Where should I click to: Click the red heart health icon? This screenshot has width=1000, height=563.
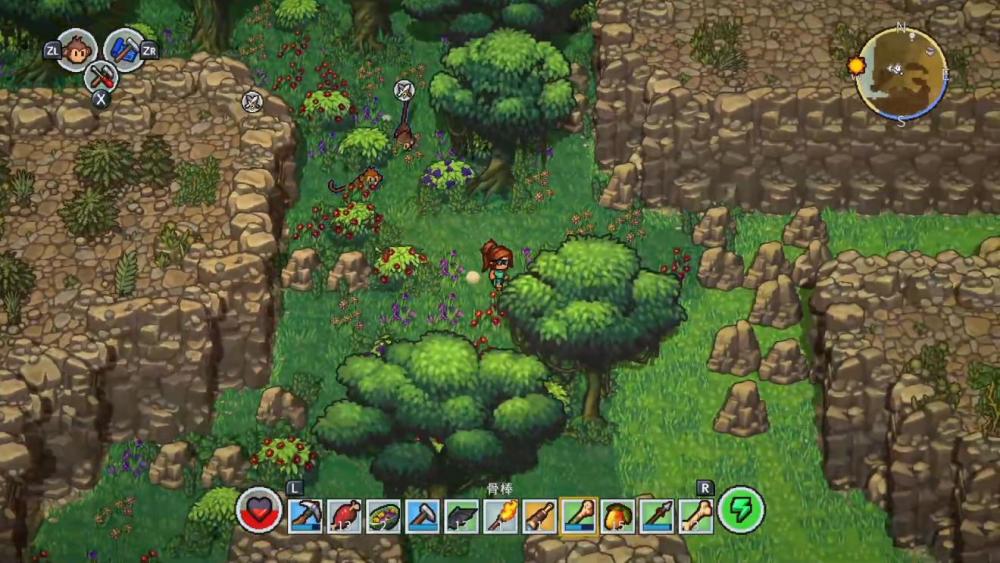coord(260,511)
